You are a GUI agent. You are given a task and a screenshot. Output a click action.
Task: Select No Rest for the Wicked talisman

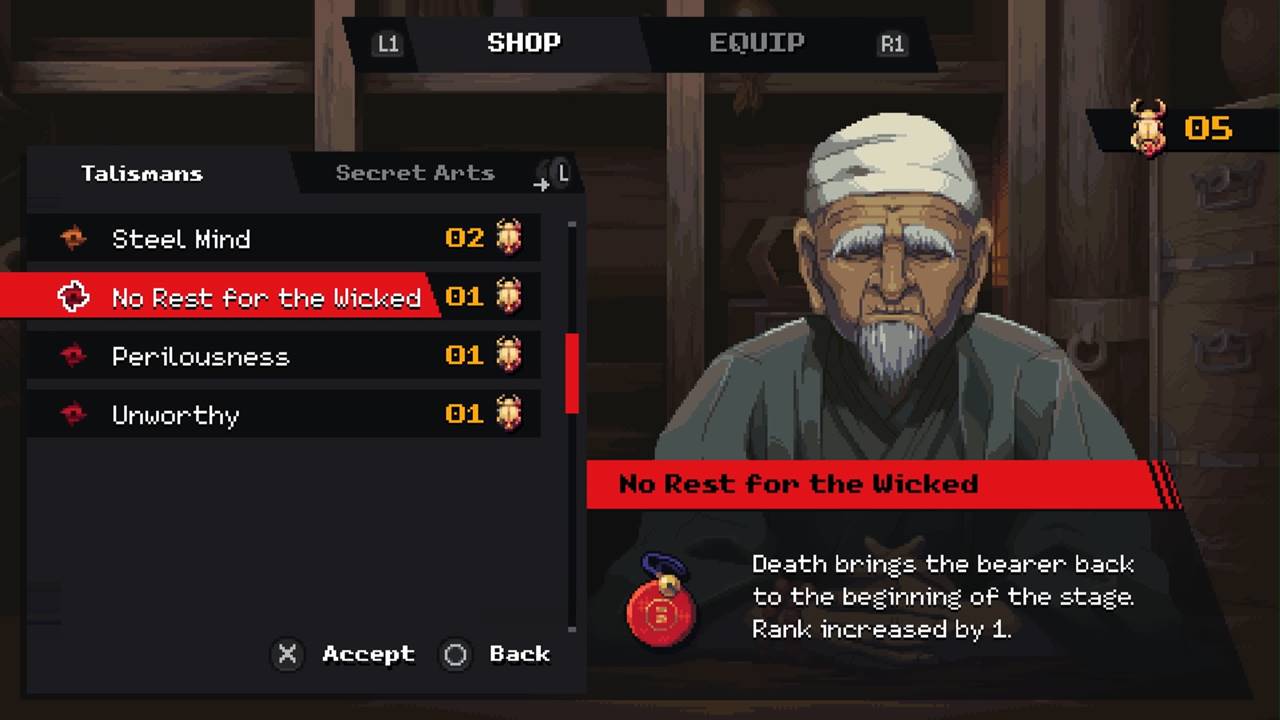tap(265, 297)
